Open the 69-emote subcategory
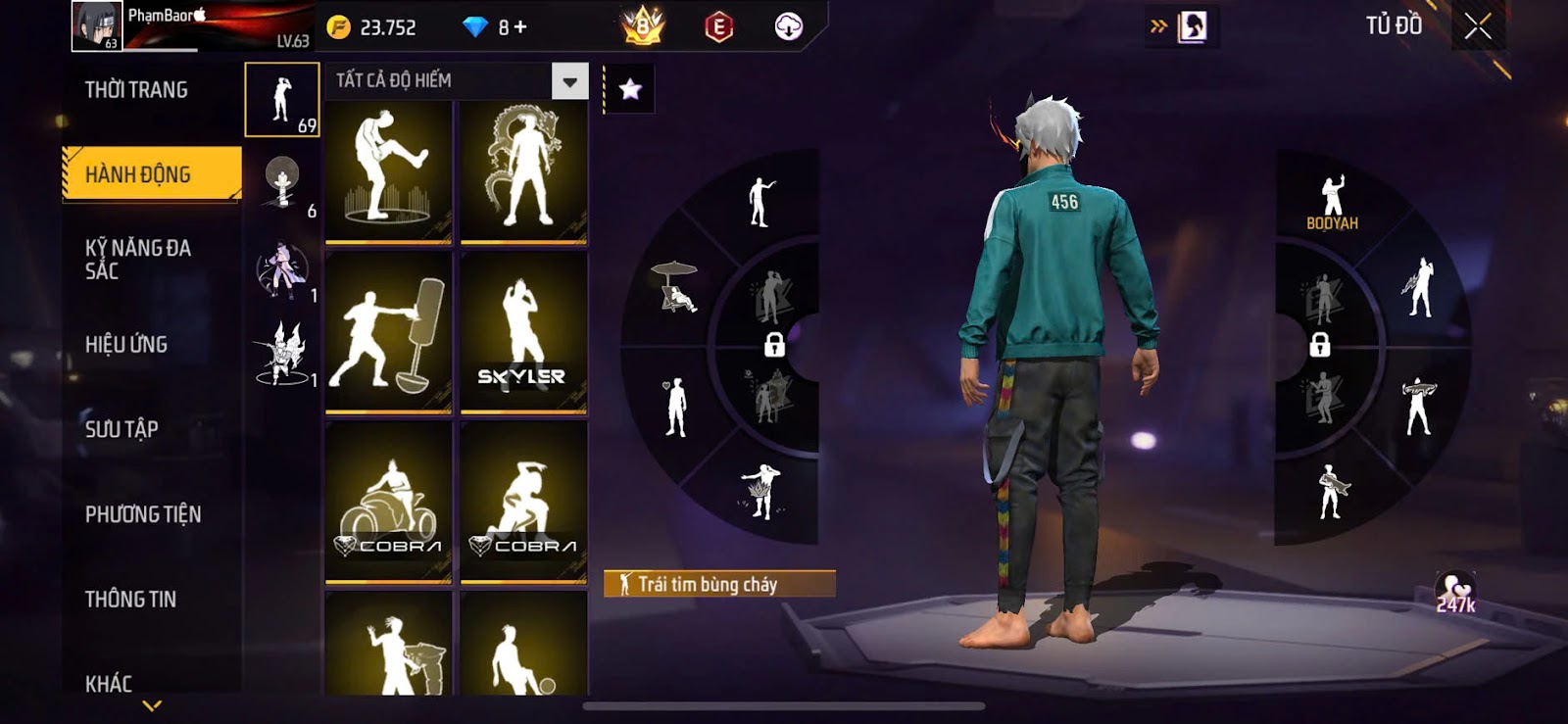 [282, 100]
